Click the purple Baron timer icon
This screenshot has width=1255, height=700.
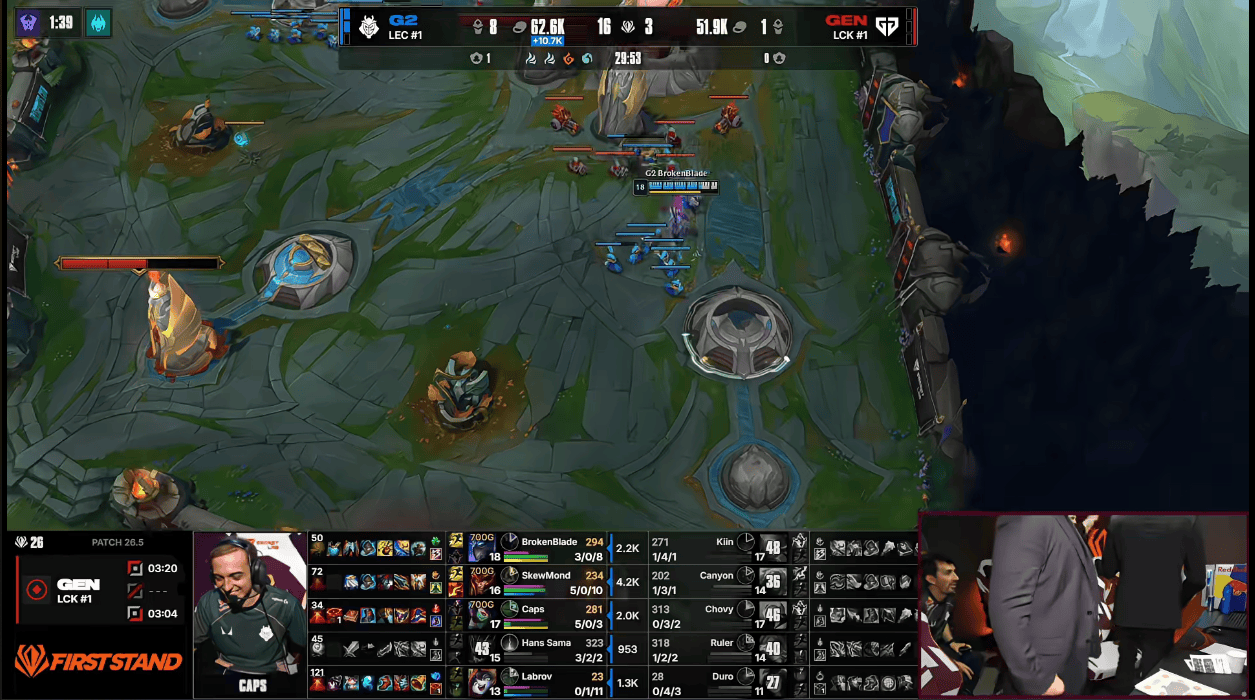(28, 22)
